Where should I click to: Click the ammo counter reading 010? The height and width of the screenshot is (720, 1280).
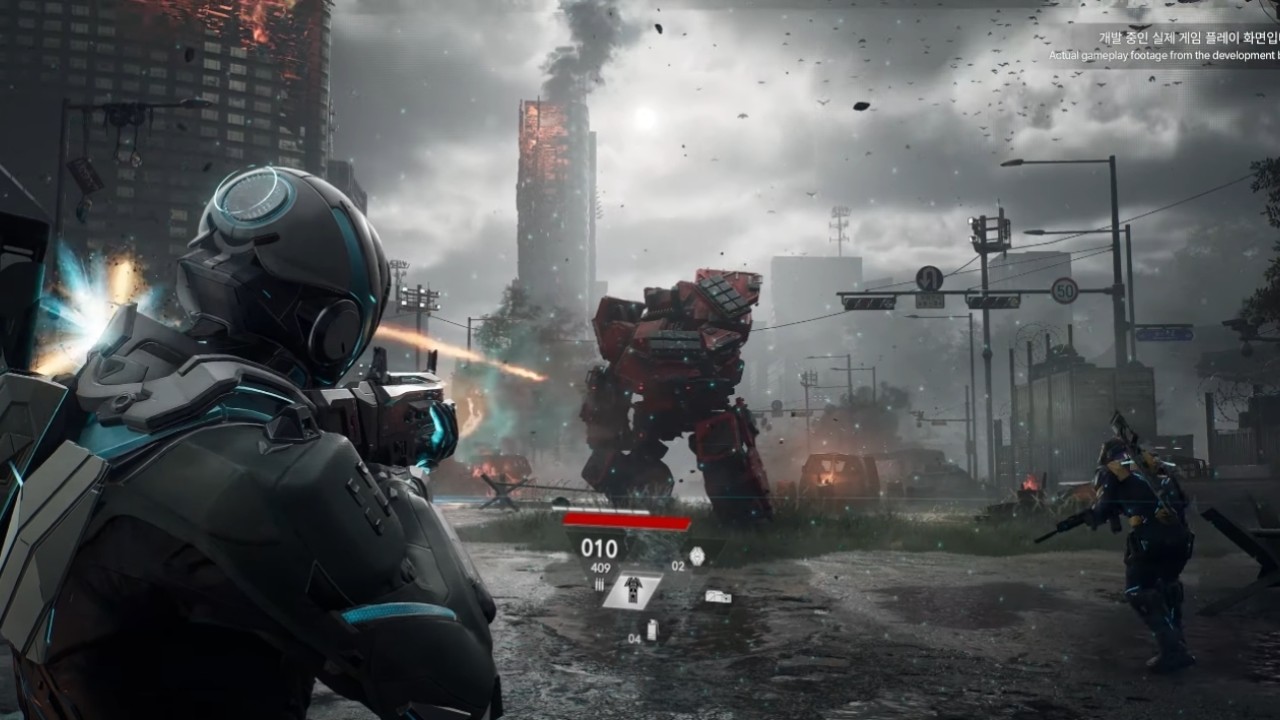[x=599, y=546]
